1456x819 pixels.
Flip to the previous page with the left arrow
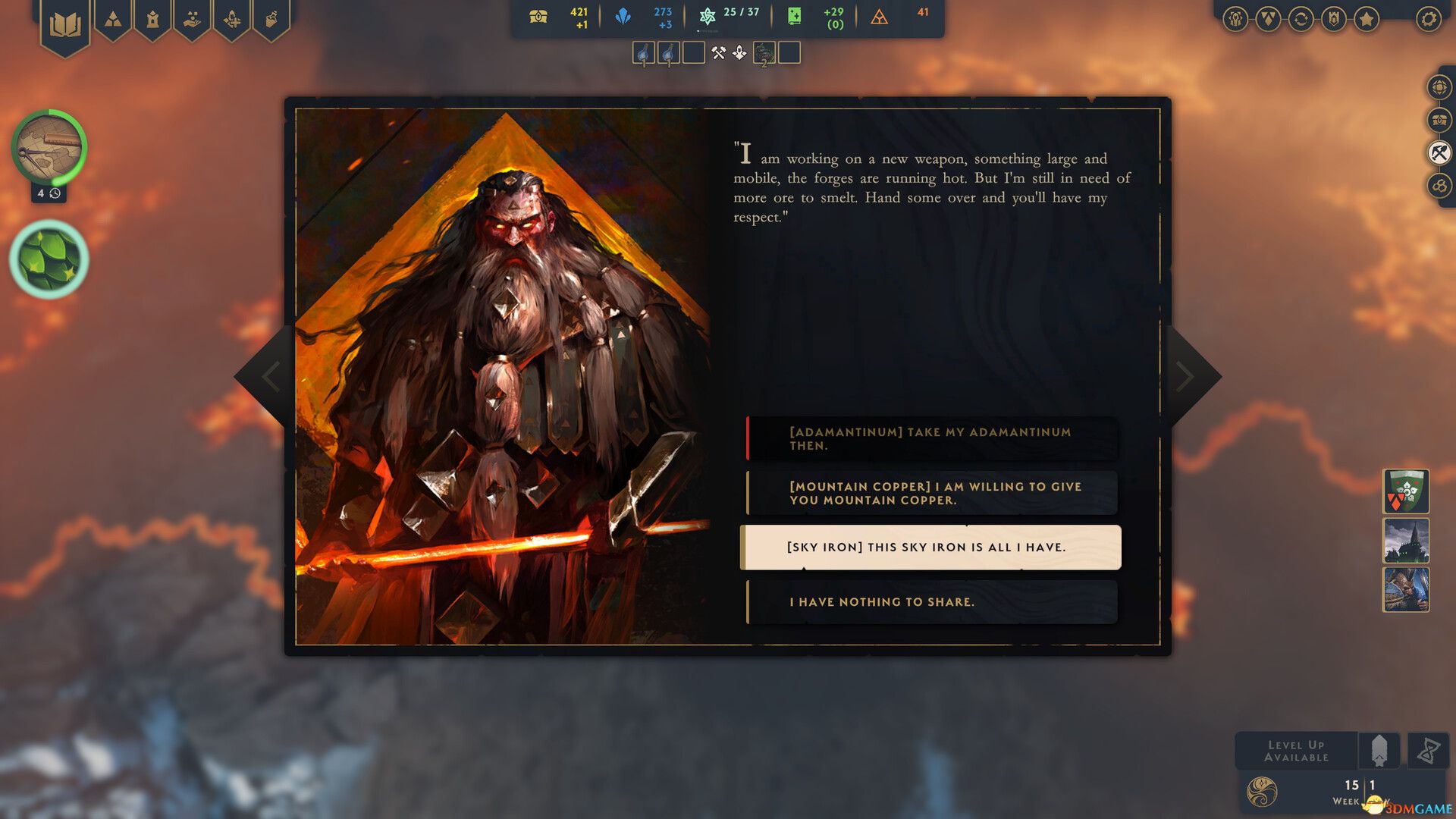point(270,377)
